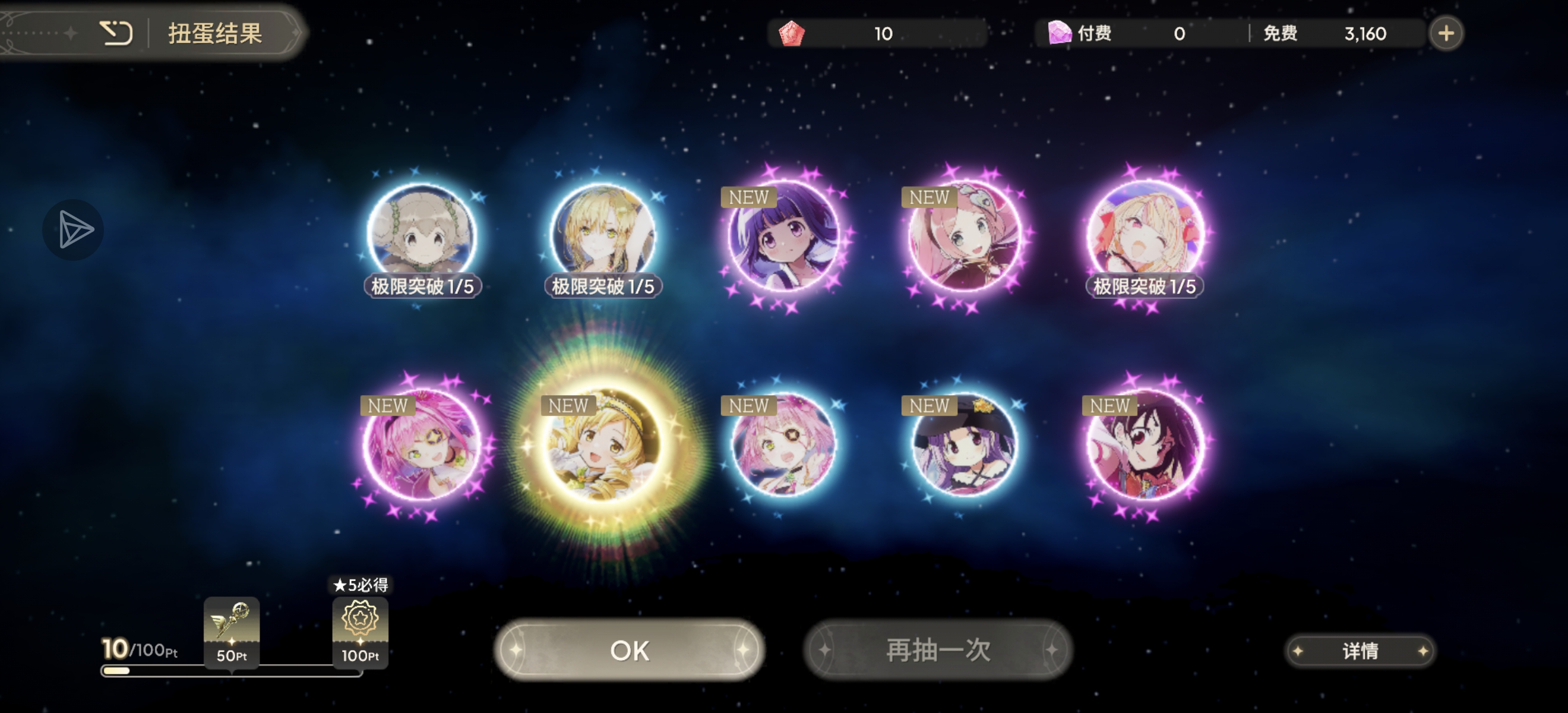Click the 扭蛋结果 header tab
Image resolution: width=1568 pixels, height=713 pixels.
coord(214,34)
